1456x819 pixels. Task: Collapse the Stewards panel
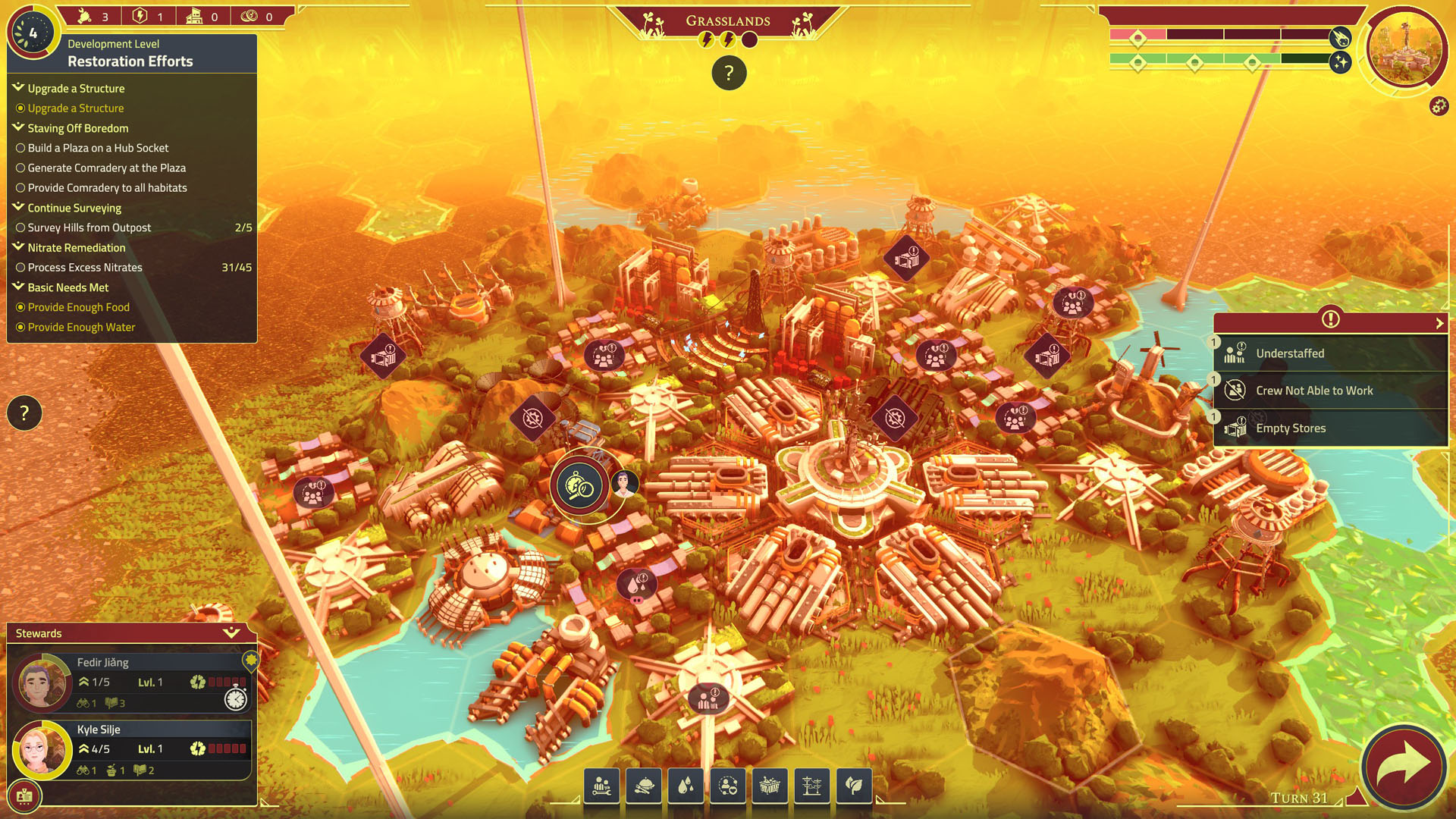click(x=231, y=632)
